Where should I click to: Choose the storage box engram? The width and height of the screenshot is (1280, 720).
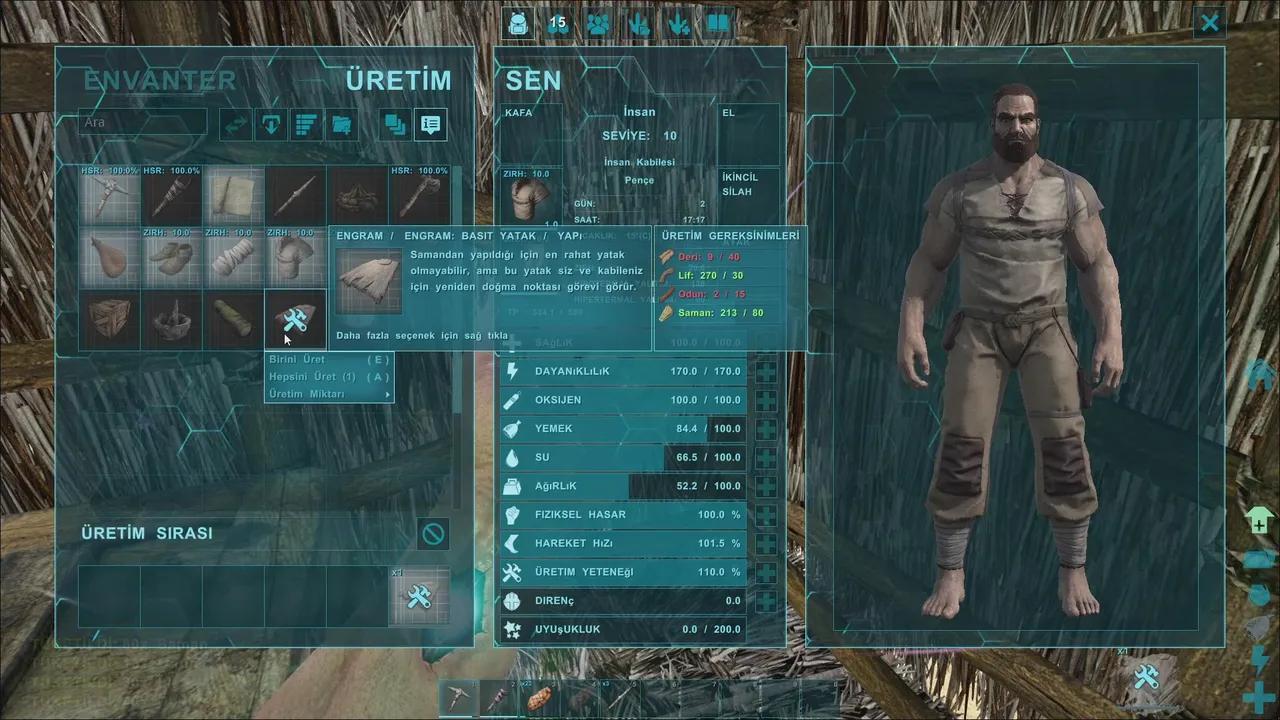110,319
